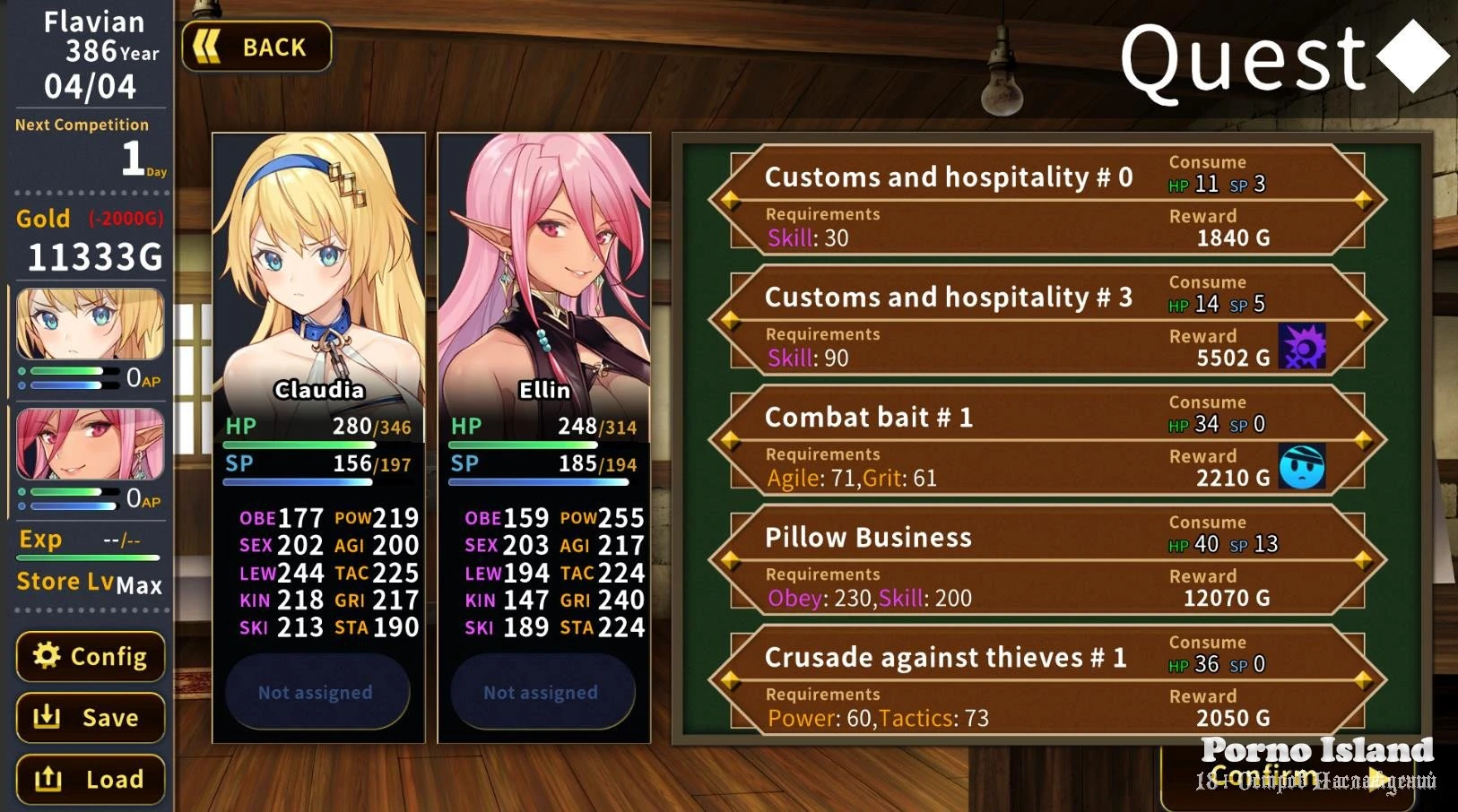Go back with the BACK button

tap(256, 47)
